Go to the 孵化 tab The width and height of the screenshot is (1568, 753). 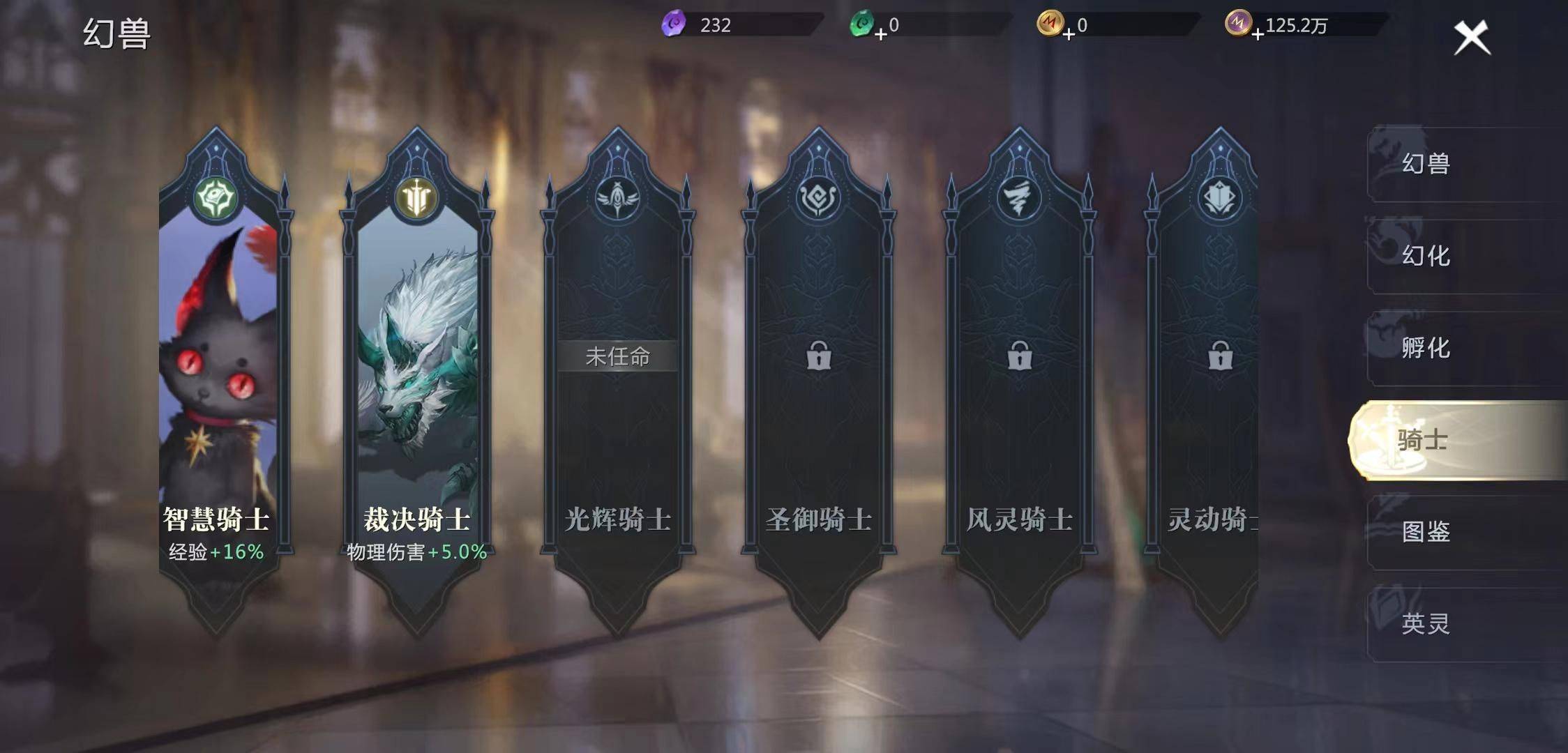(1426, 348)
